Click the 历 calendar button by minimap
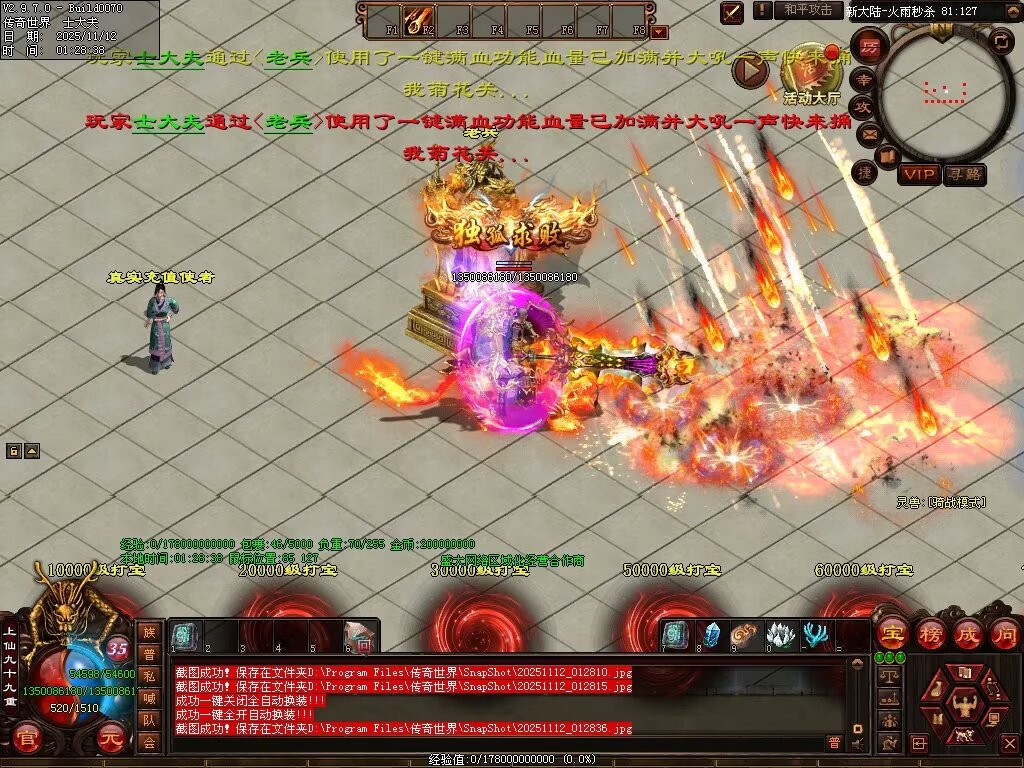This screenshot has width=1024, height=768. click(x=869, y=47)
